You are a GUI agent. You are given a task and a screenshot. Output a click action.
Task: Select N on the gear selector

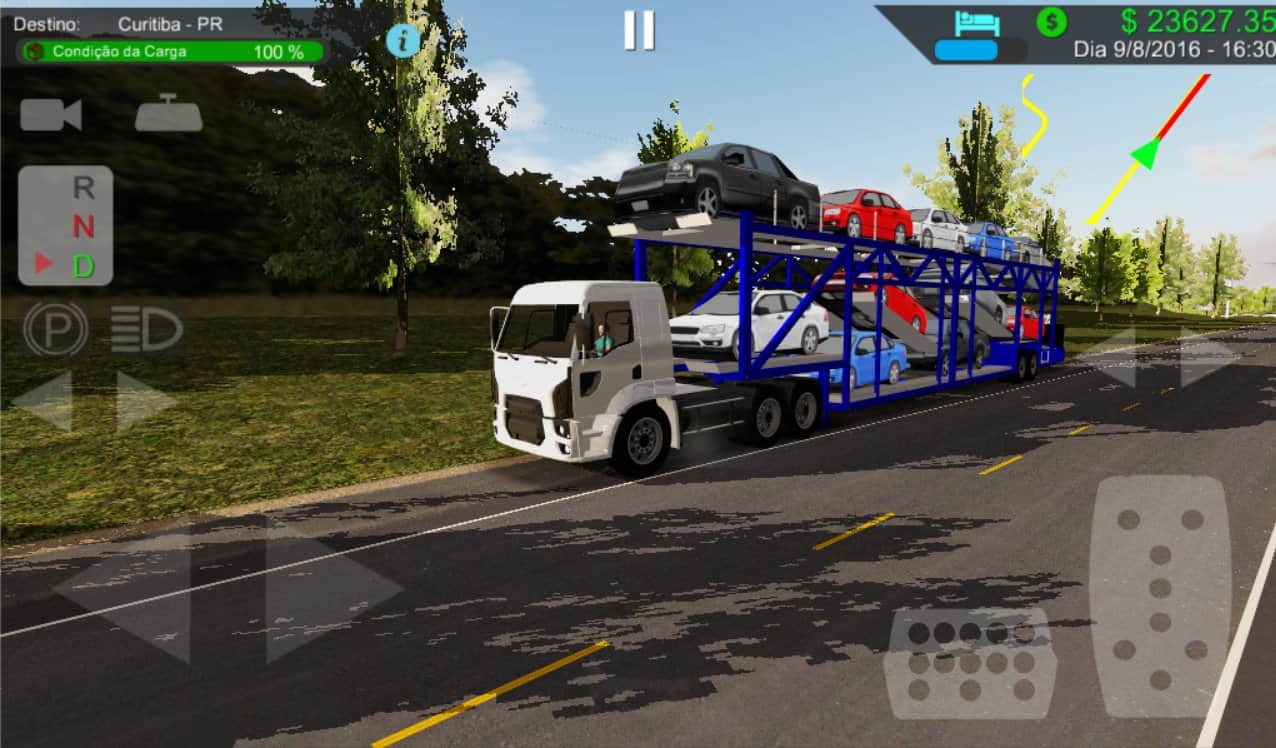click(x=84, y=227)
